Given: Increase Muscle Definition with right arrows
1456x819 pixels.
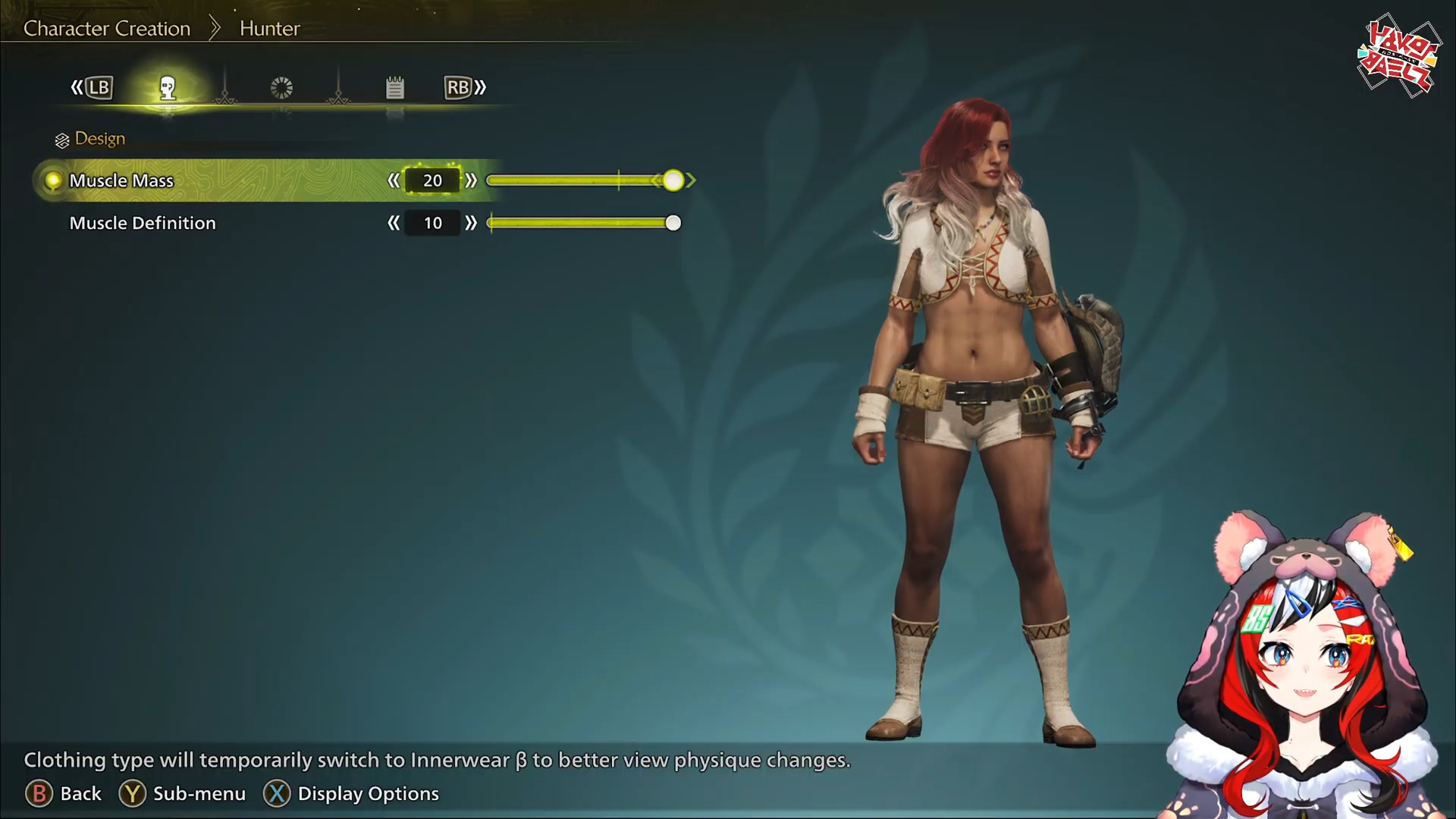Looking at the screenshot, I should coord(471,223).
